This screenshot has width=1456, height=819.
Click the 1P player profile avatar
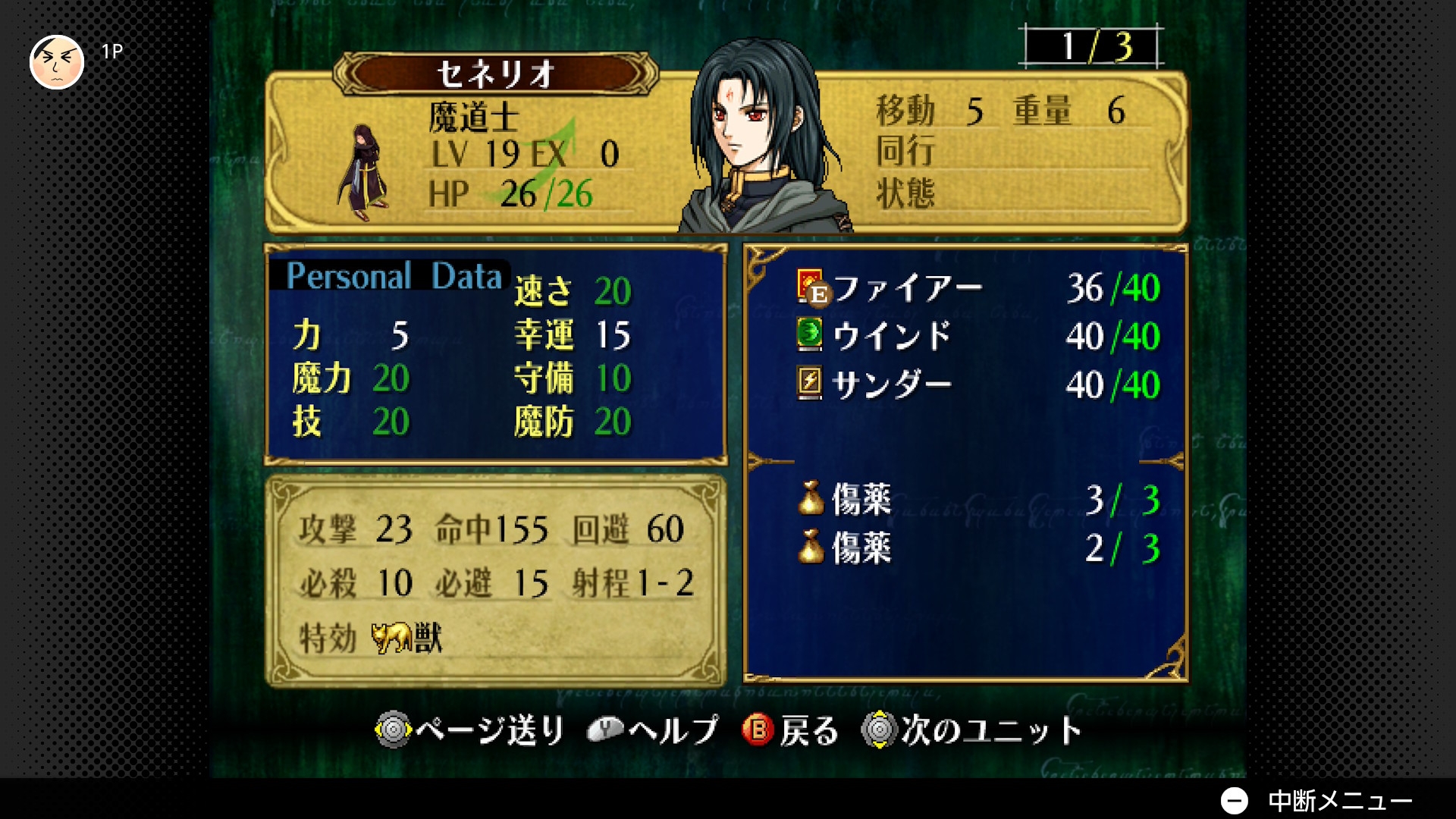(57, 61)
